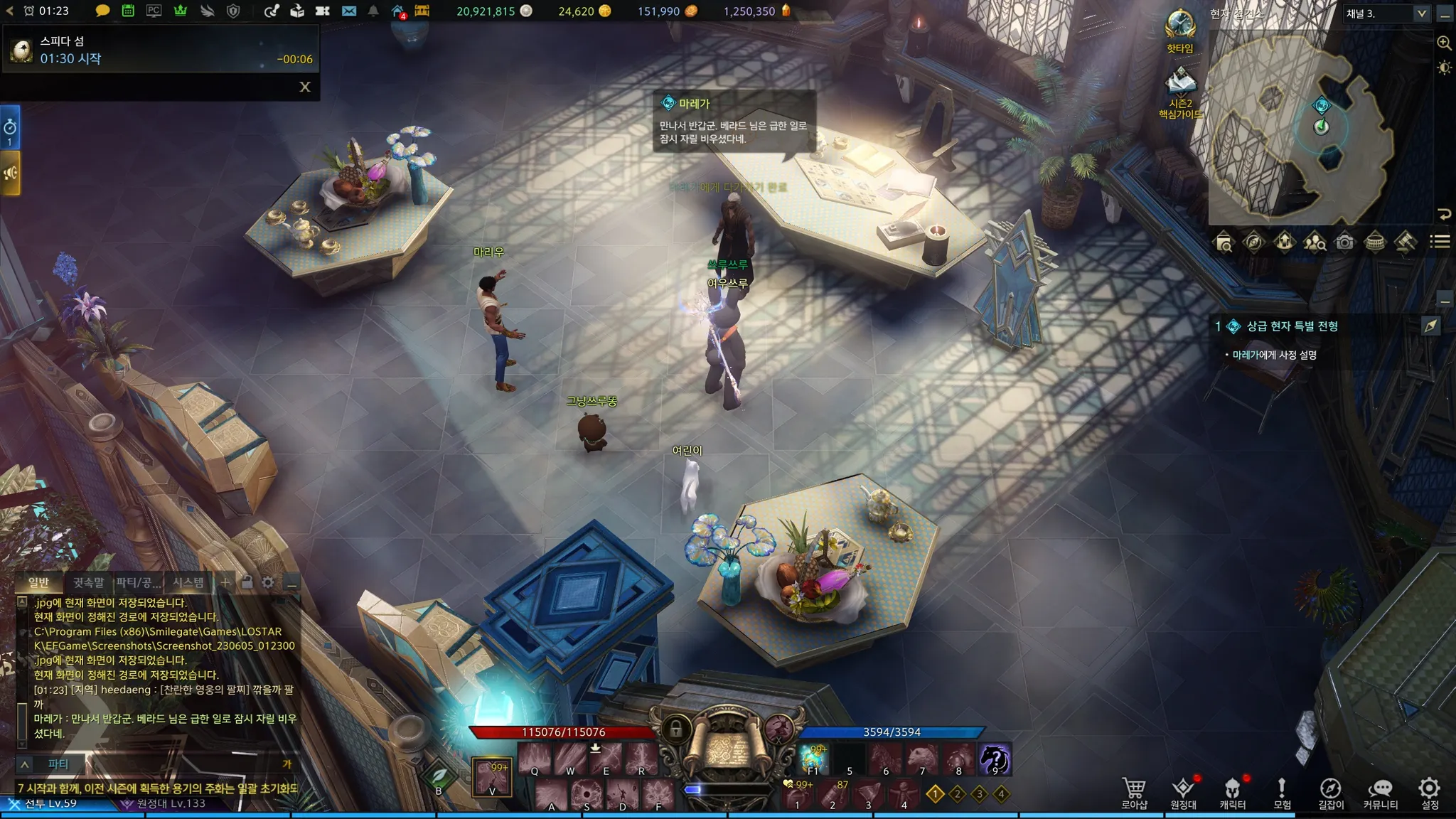Switch to the 일반 chat tab

pos(38,583)
